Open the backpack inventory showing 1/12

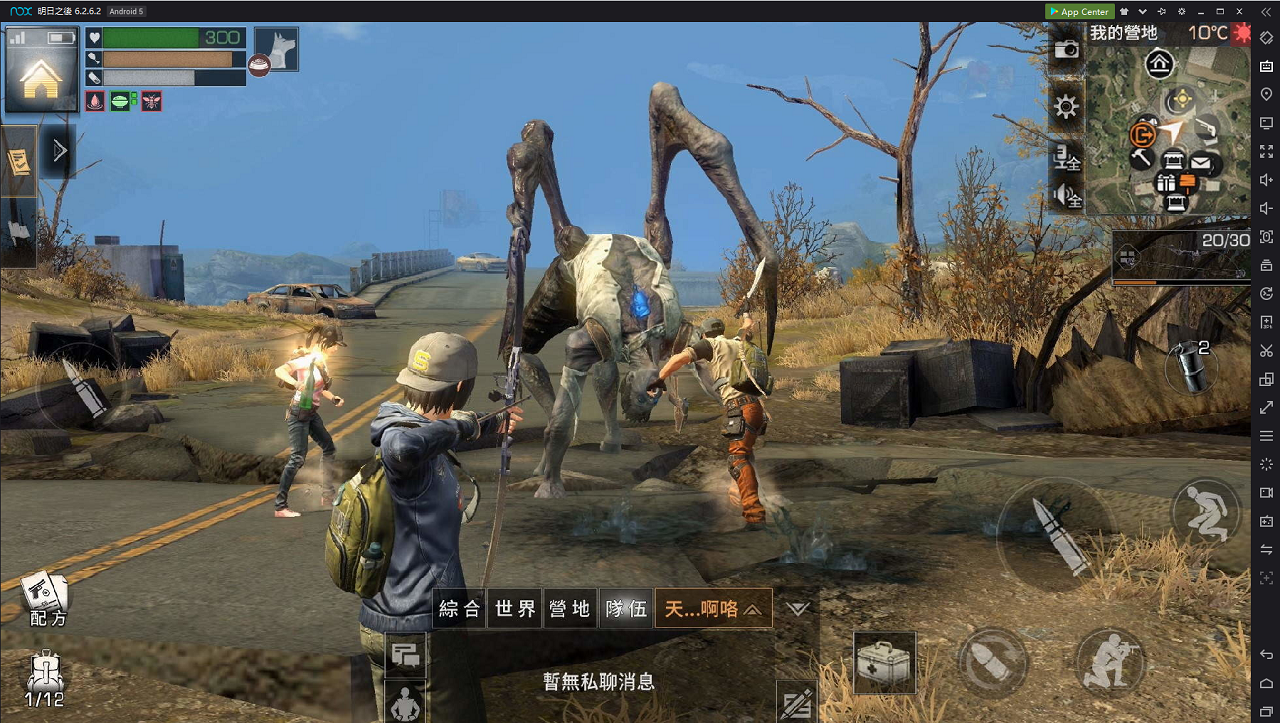44,679
